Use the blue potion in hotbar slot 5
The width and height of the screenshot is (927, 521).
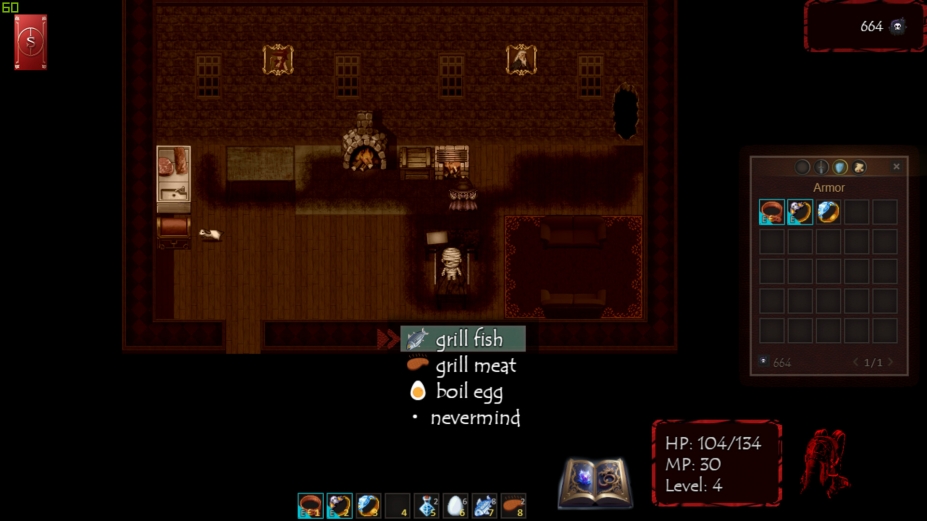click(x=426, y=506)
